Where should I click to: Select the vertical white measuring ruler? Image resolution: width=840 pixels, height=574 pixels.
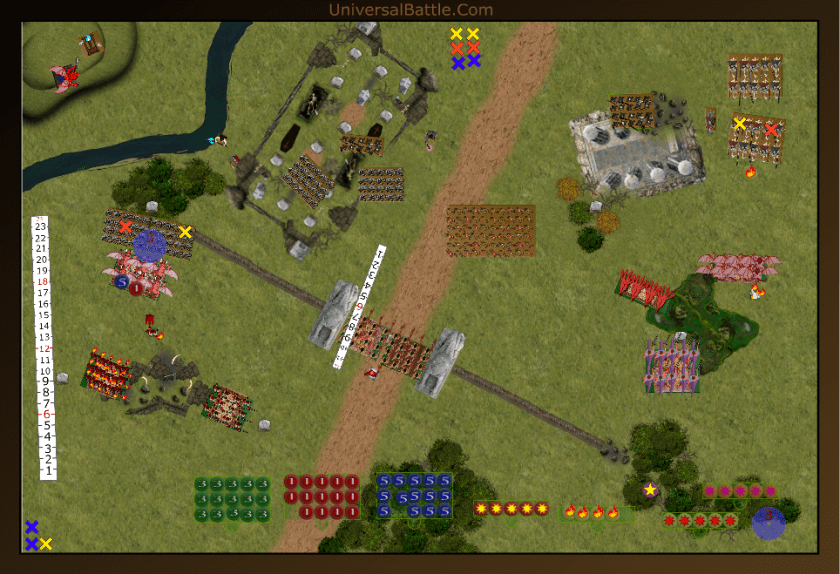coord(42,348)
